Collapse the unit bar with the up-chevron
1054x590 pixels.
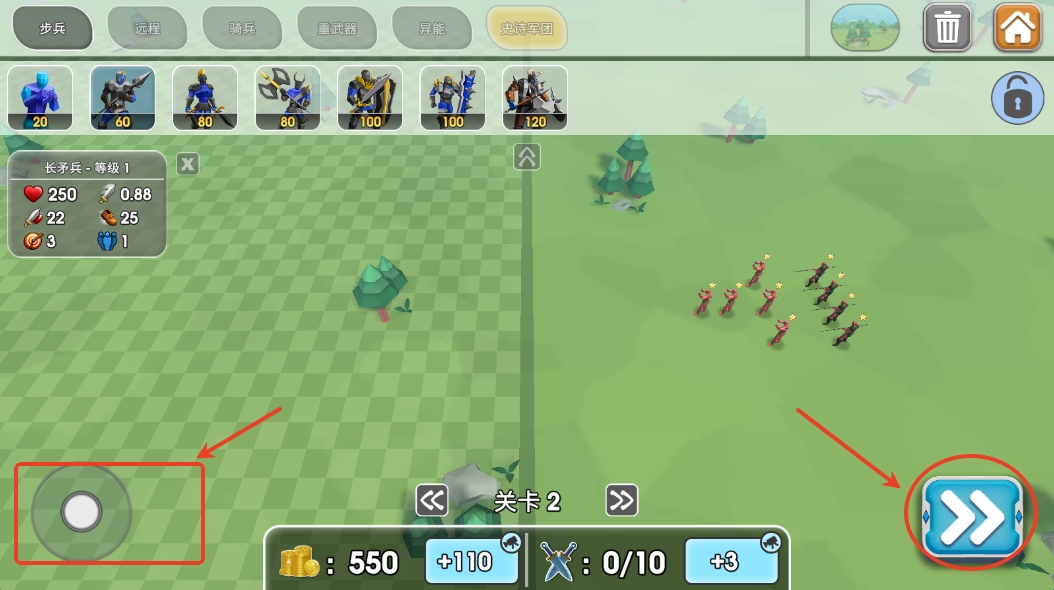tap(527, 157)
